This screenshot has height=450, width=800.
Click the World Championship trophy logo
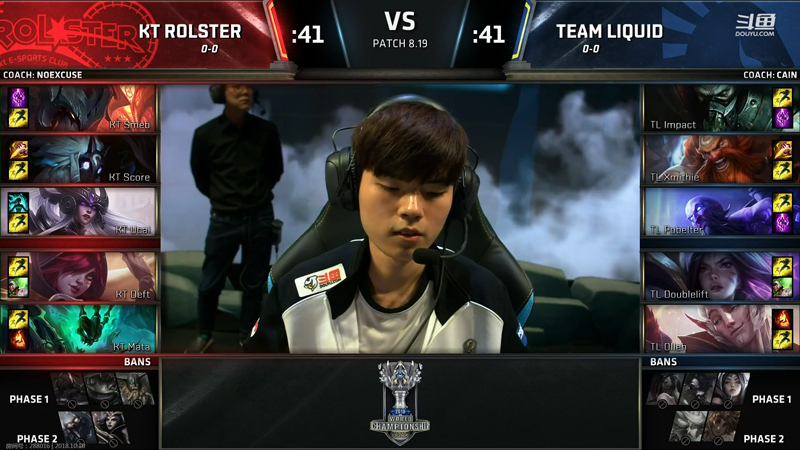(400, 402)
